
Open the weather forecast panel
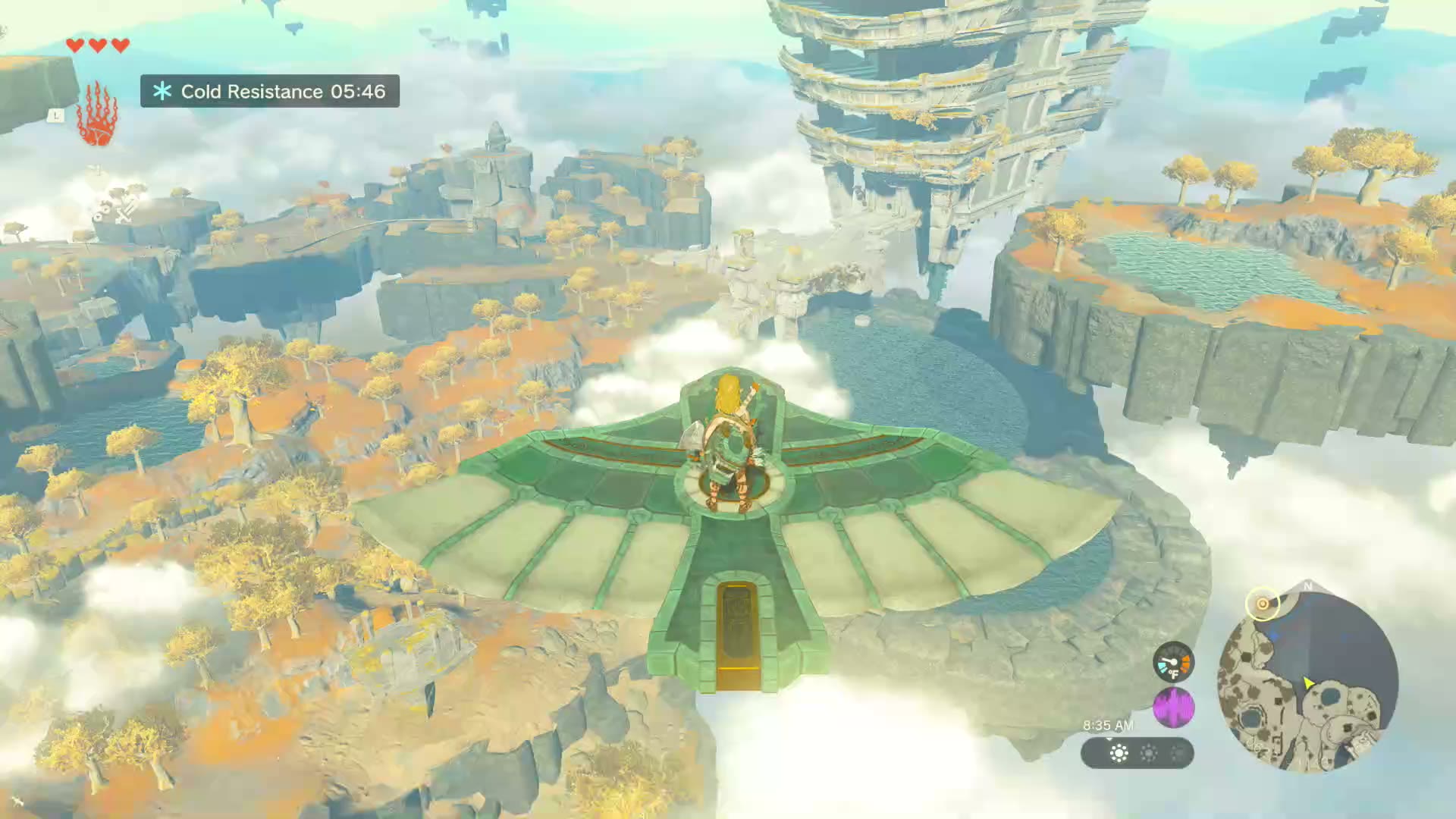point(1137,753)
